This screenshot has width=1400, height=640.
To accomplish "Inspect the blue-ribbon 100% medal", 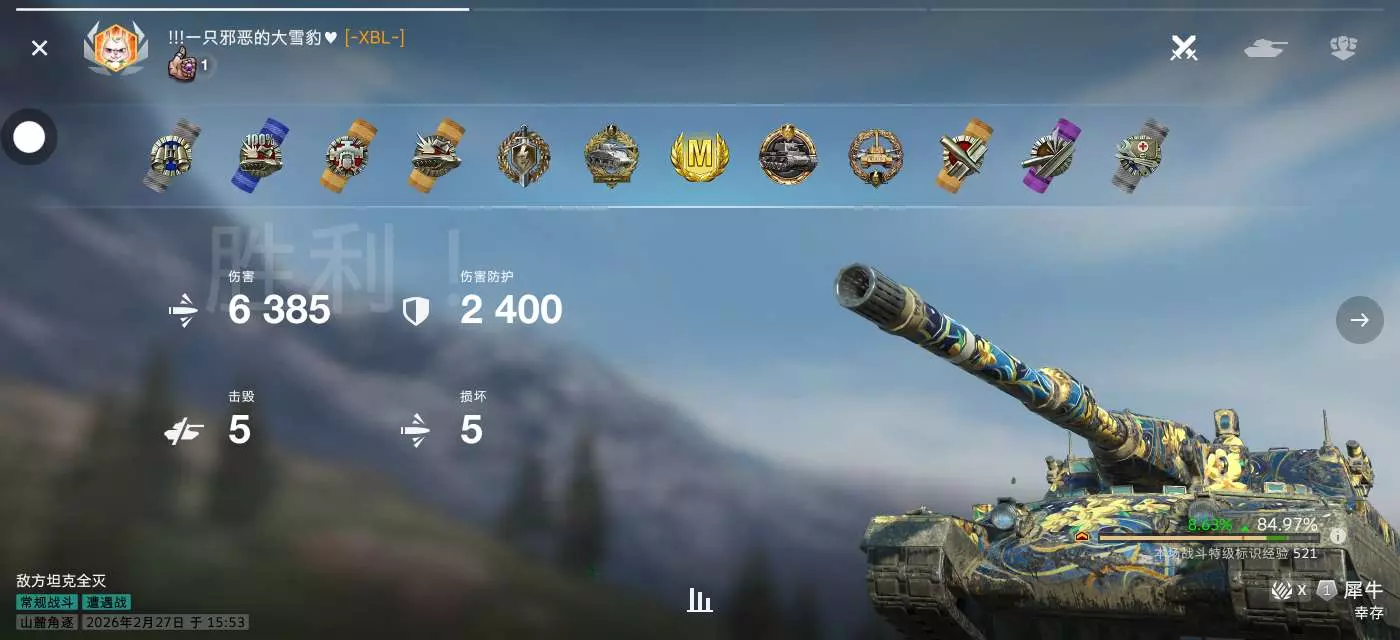I will [x=261, y=156].
